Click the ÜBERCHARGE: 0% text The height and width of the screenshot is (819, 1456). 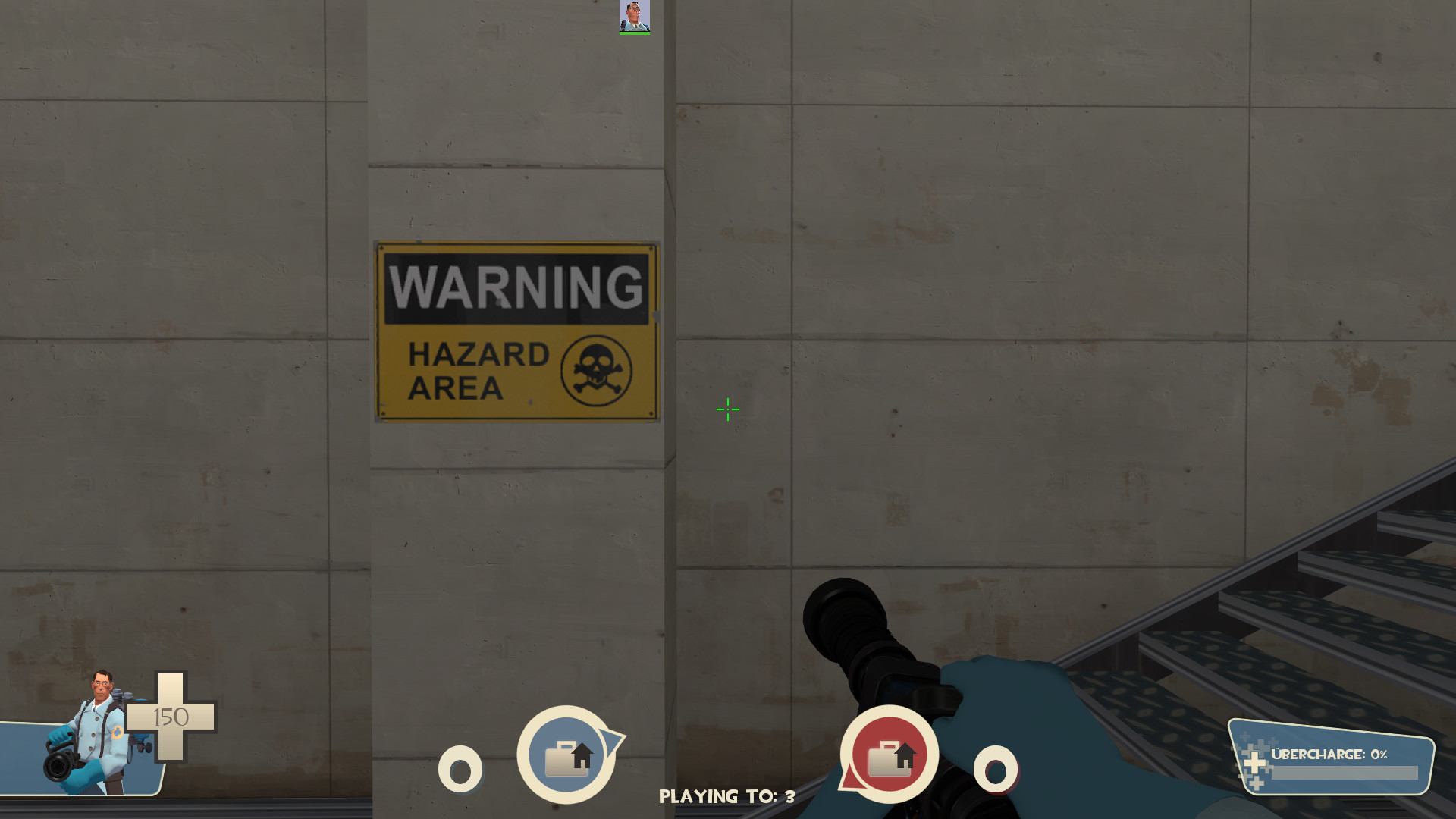tap(1331, 755)
